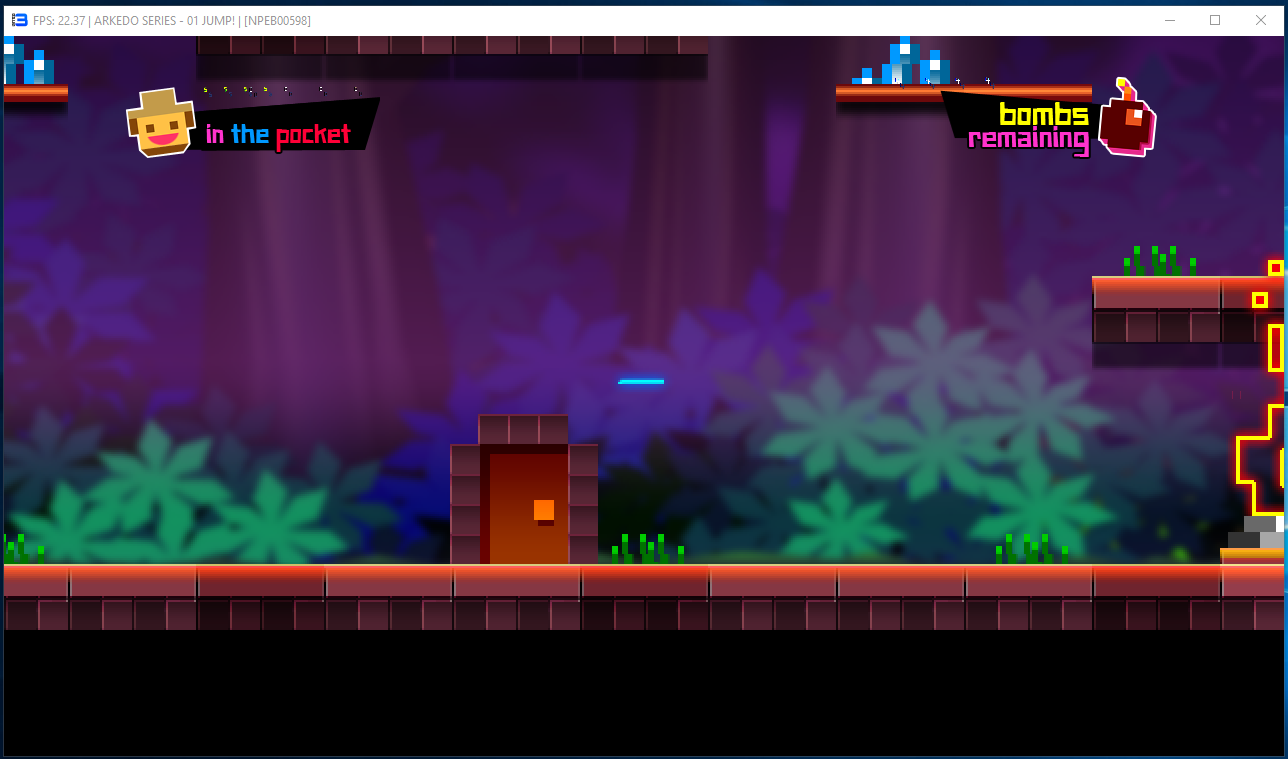Click the smiling explorer face icon
The height and width of the screenshot is (759, 1288).
tap(161, 124)
